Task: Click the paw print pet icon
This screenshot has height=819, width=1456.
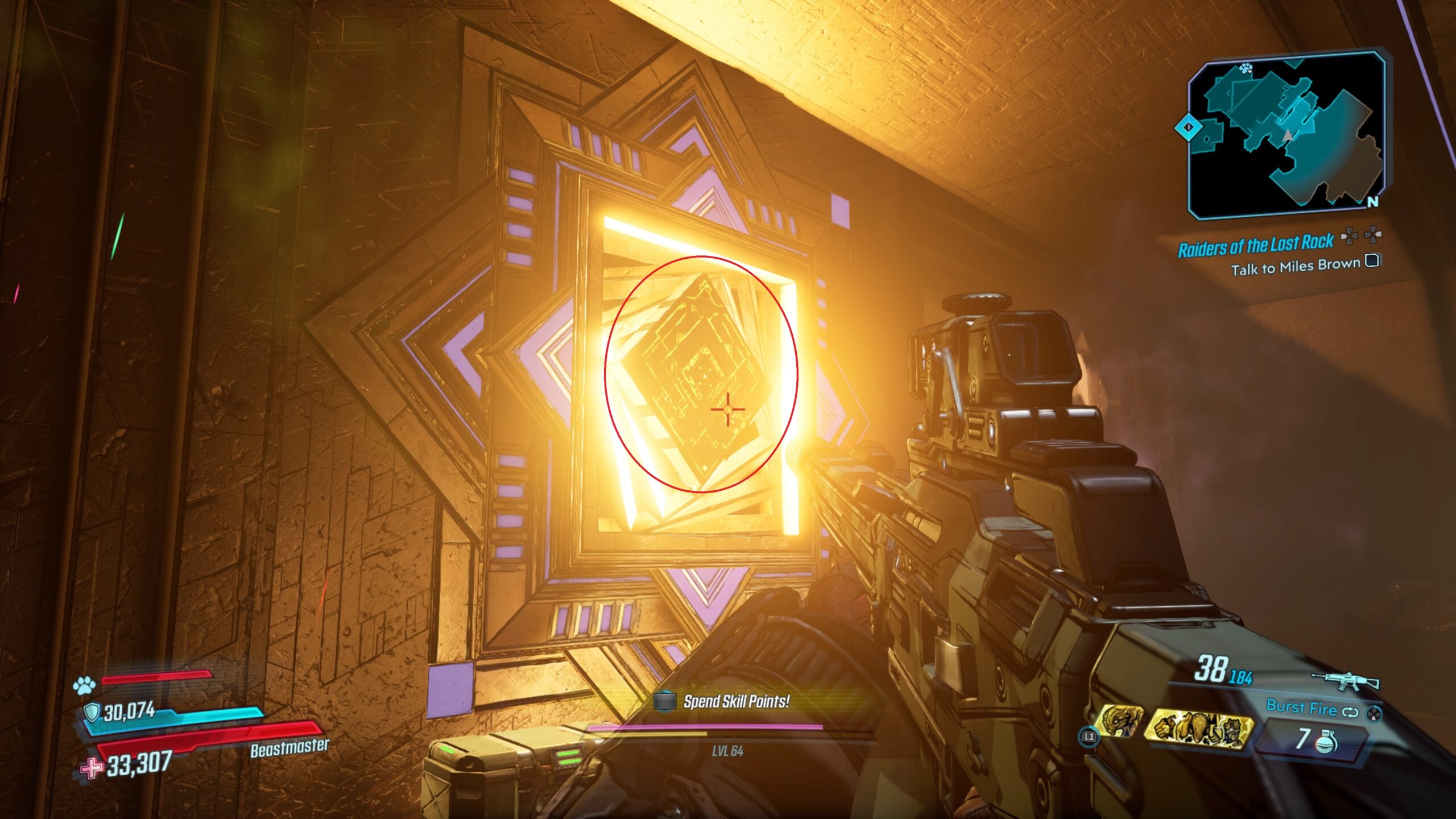Action: 85,686
